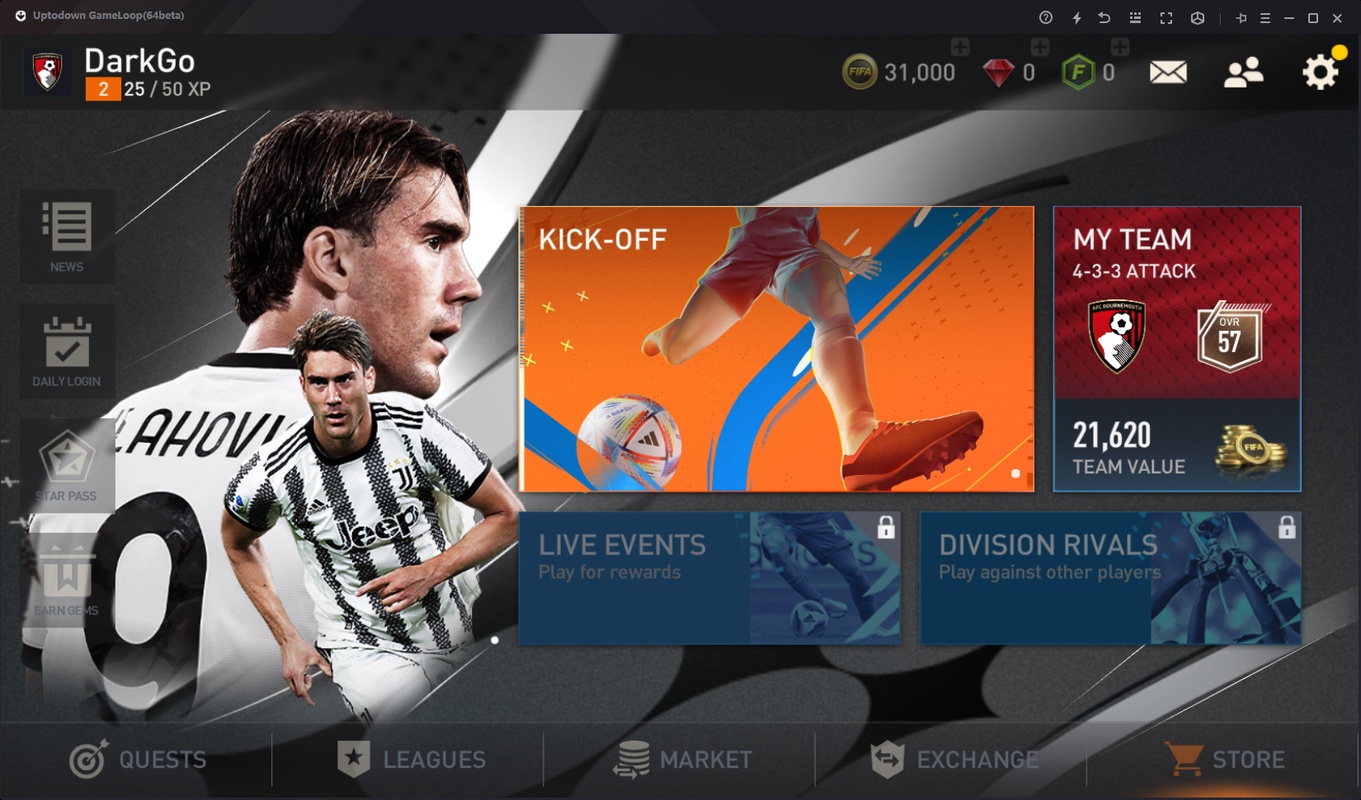Open the mailbox envelope
1361x800 pixels.
tap(1168, 70)
